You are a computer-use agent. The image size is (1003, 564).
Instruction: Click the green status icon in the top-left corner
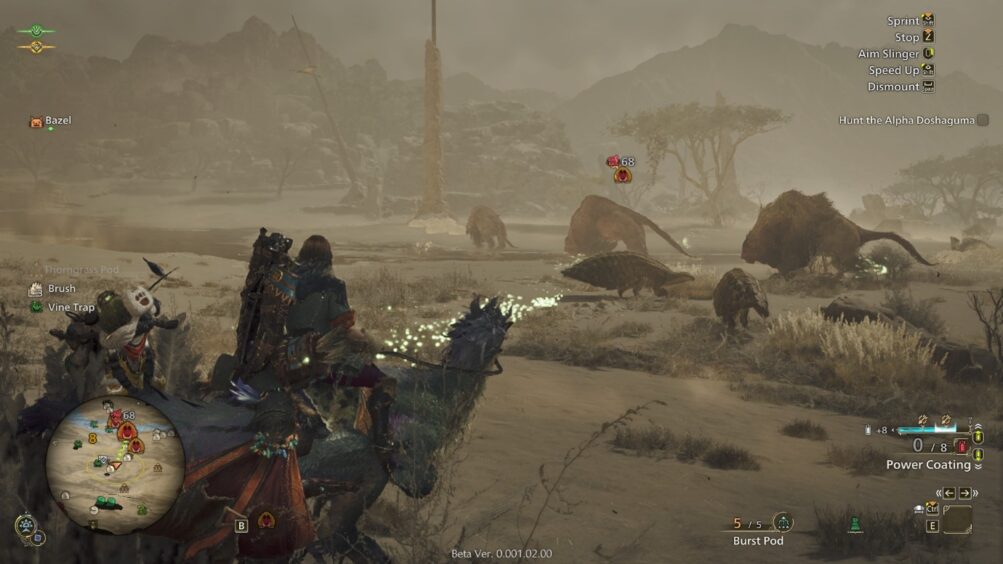tap(36, 31)
